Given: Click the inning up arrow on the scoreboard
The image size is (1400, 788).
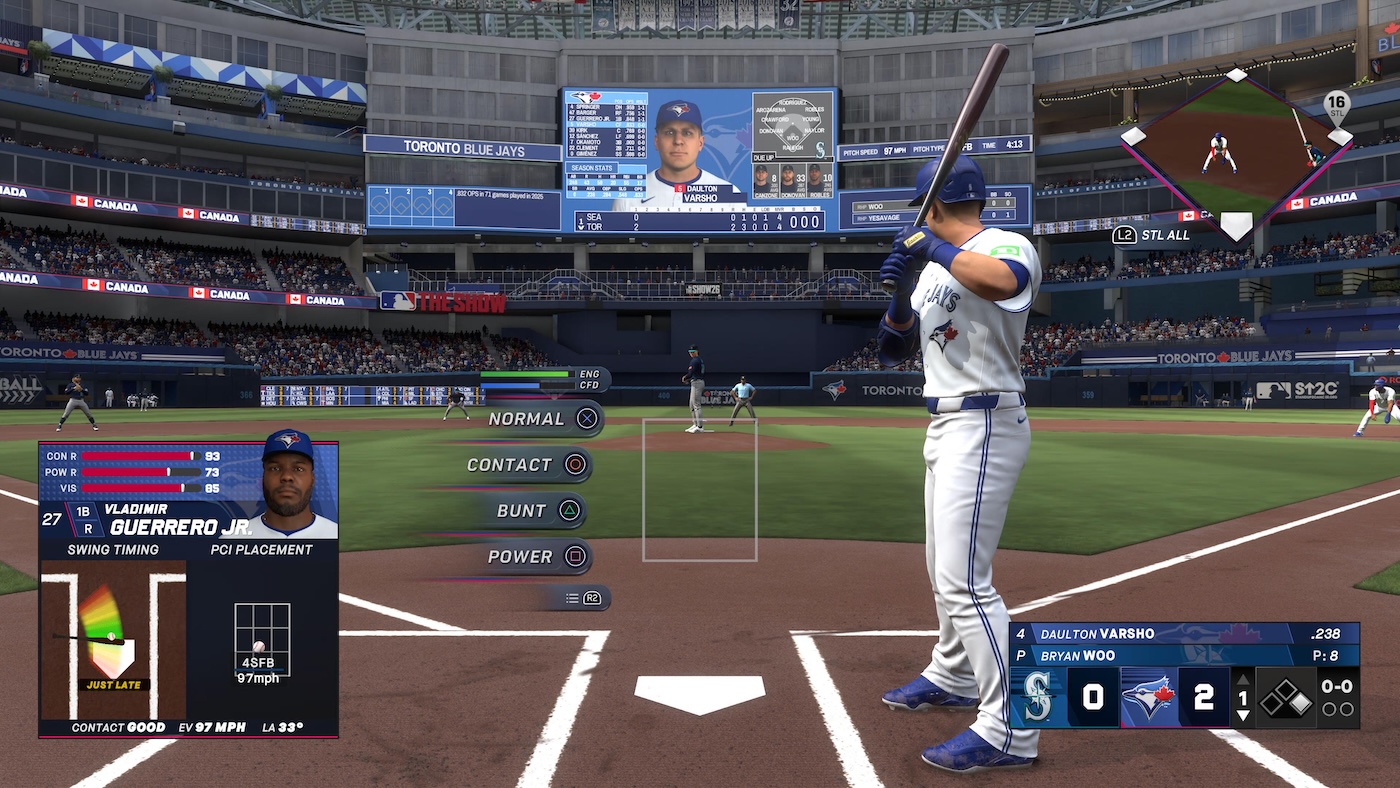Looking at the screenshot, I should 1243,680.
